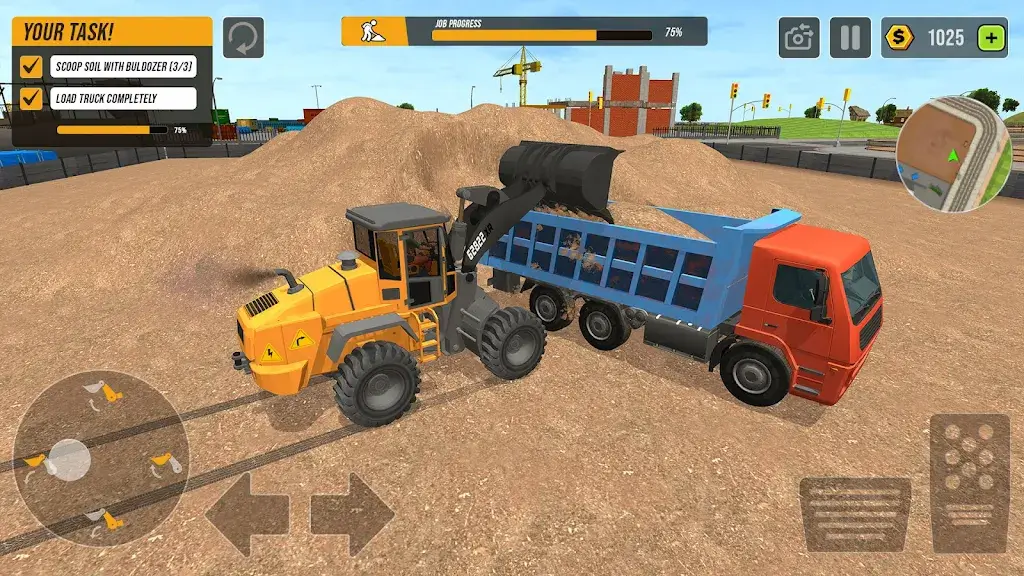Image resolution: width=1024 pixels, height=576 pixels.
Task: Open the circular minimap
Action: coord(953,153)
